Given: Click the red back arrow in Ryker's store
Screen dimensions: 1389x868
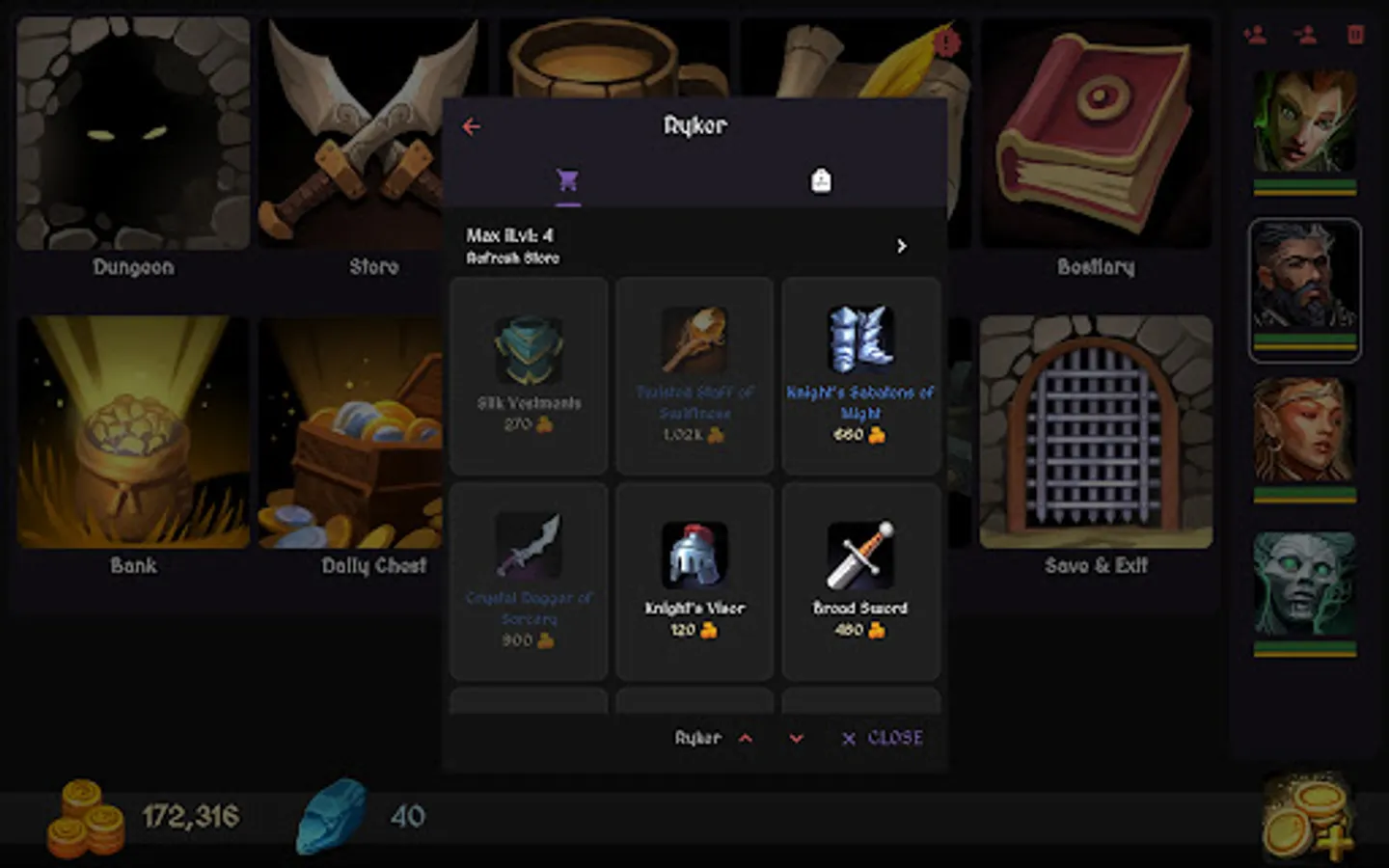Looking at the screenshot, I should (x=472, y=126).
